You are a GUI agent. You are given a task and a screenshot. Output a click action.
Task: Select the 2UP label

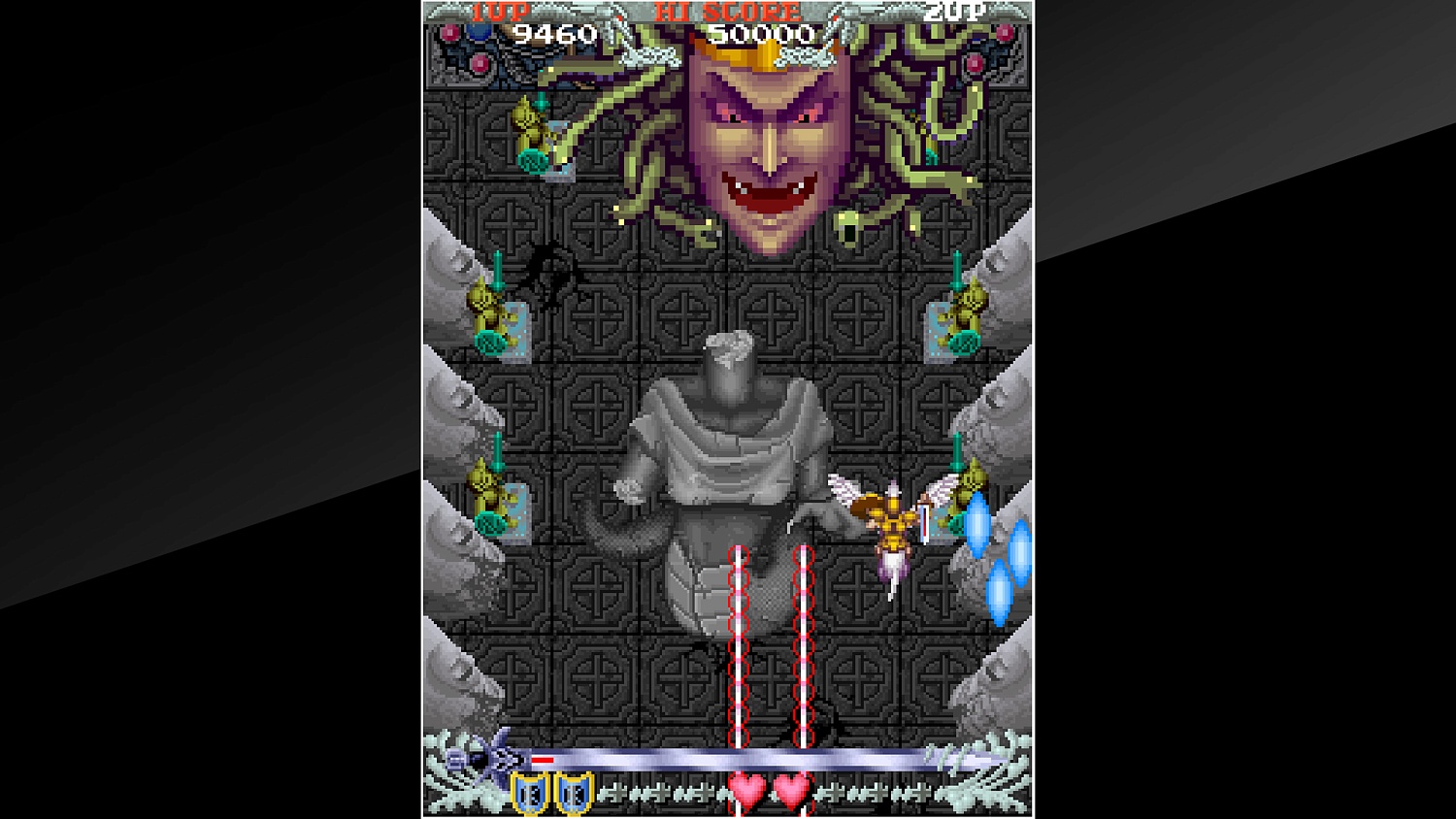point(957,13)
